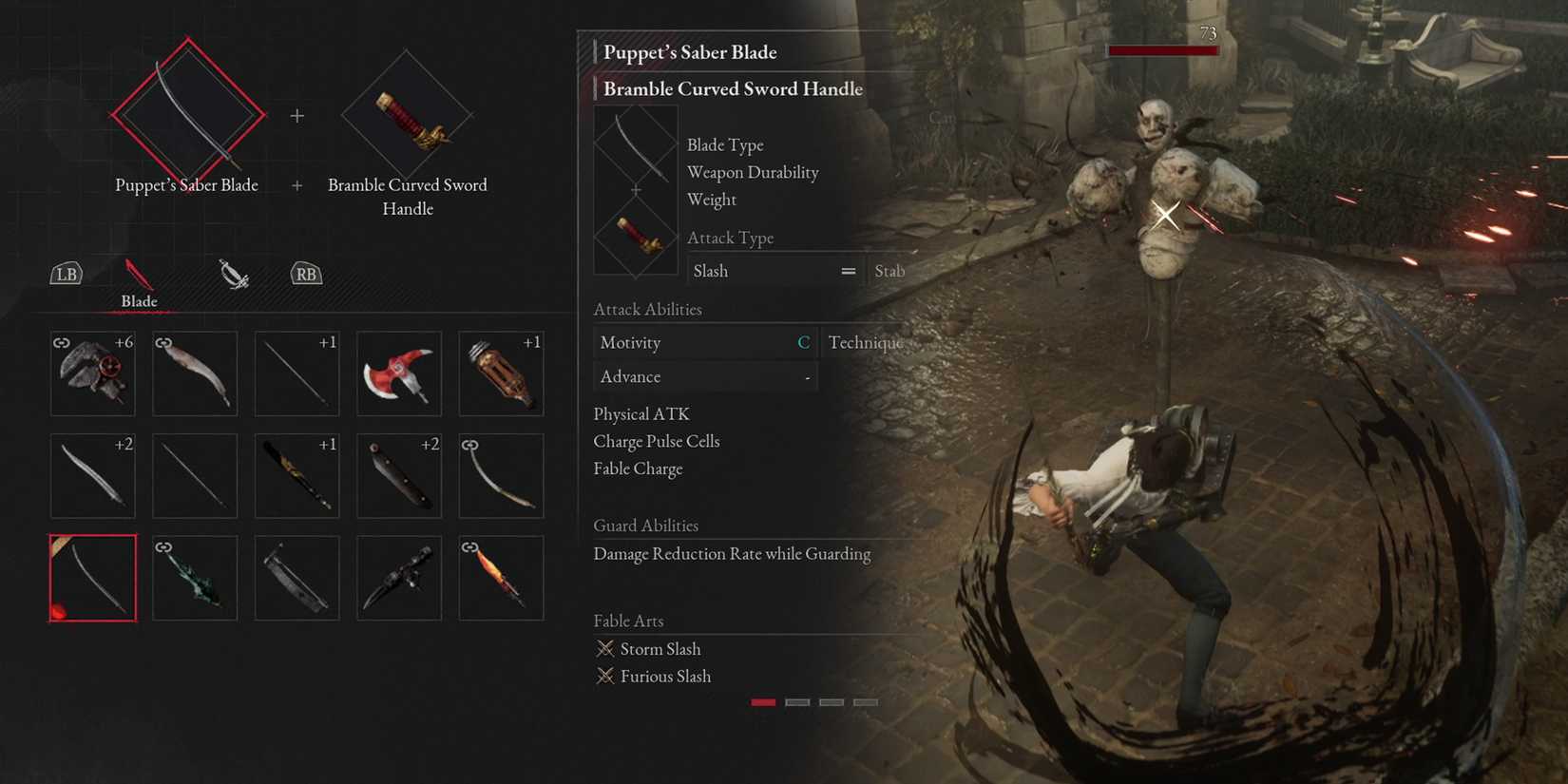1568x784 pixels.
Task: Select the currently highlighted blade slot
Action: point(92,578)
